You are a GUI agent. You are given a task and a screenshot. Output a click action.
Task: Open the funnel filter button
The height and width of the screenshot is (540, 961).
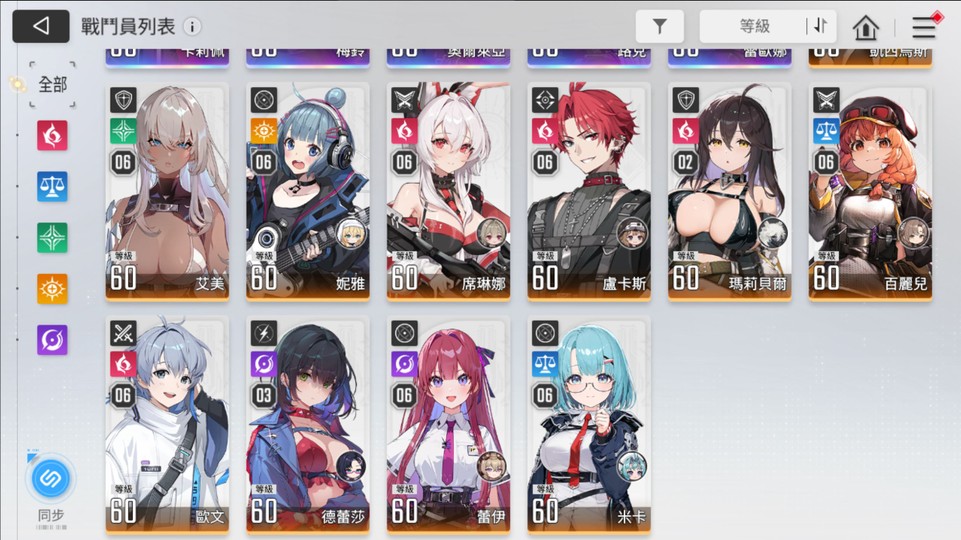[659, 26]
